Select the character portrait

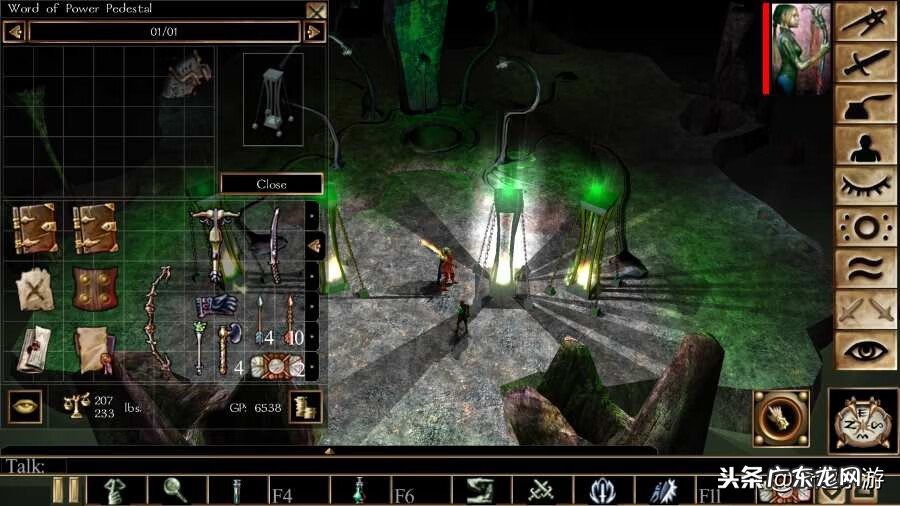point(800,49)
